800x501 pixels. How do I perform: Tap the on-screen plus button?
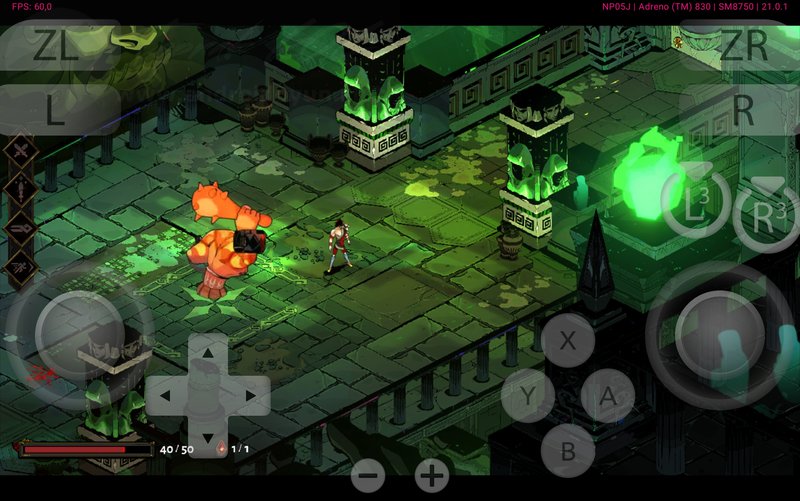(x=432, y=476)
